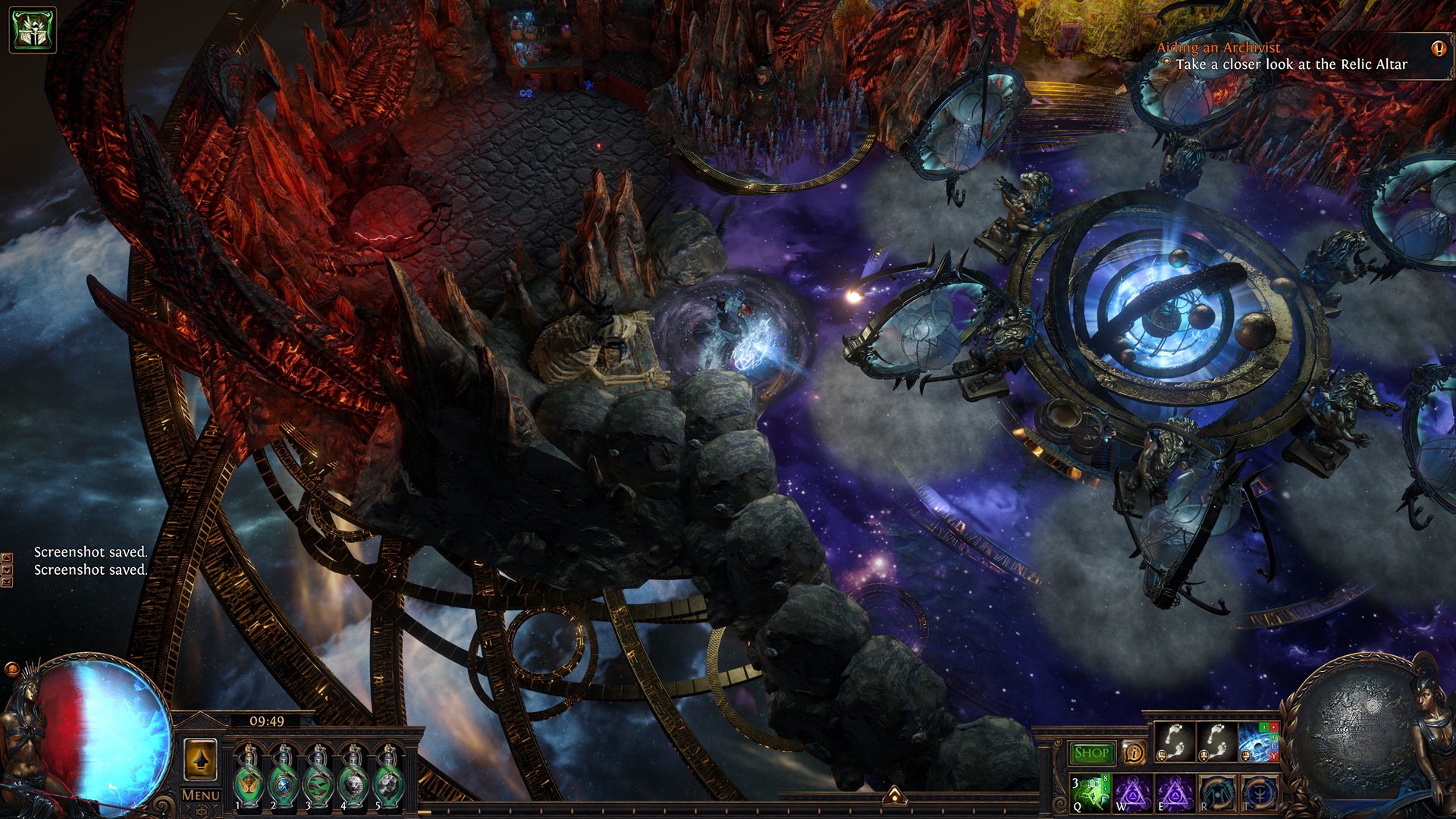Open the green Shop button
Screen dimensions: 1456x819
click(x=1091, y=753)
